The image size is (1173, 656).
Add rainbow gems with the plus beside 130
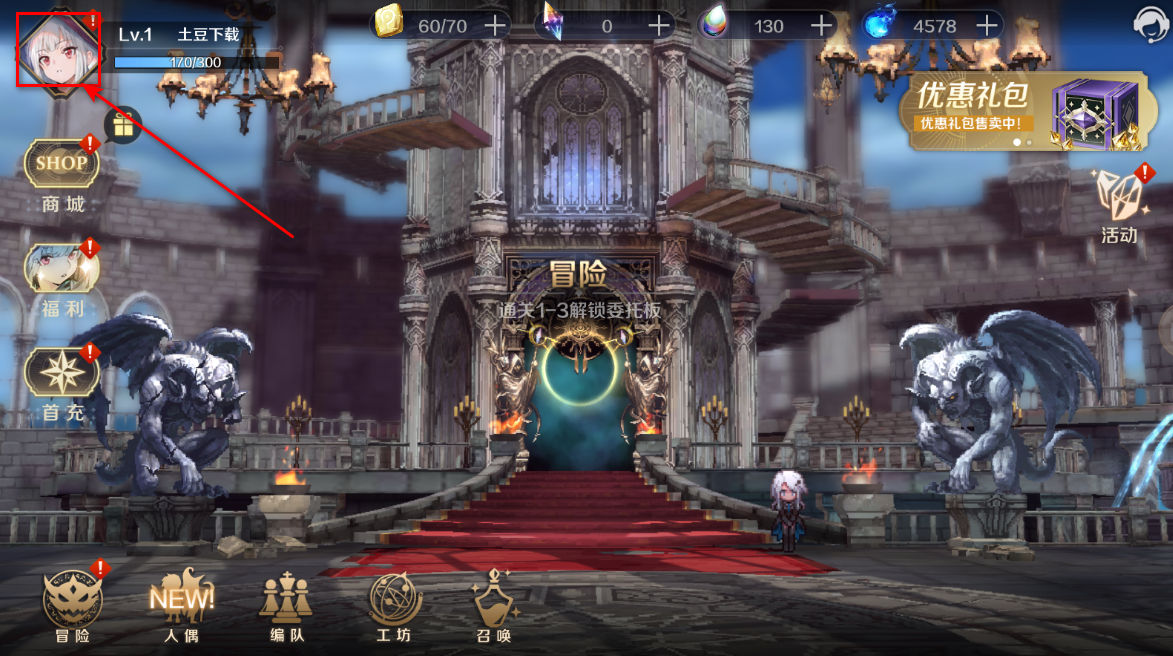pos(821,25)
